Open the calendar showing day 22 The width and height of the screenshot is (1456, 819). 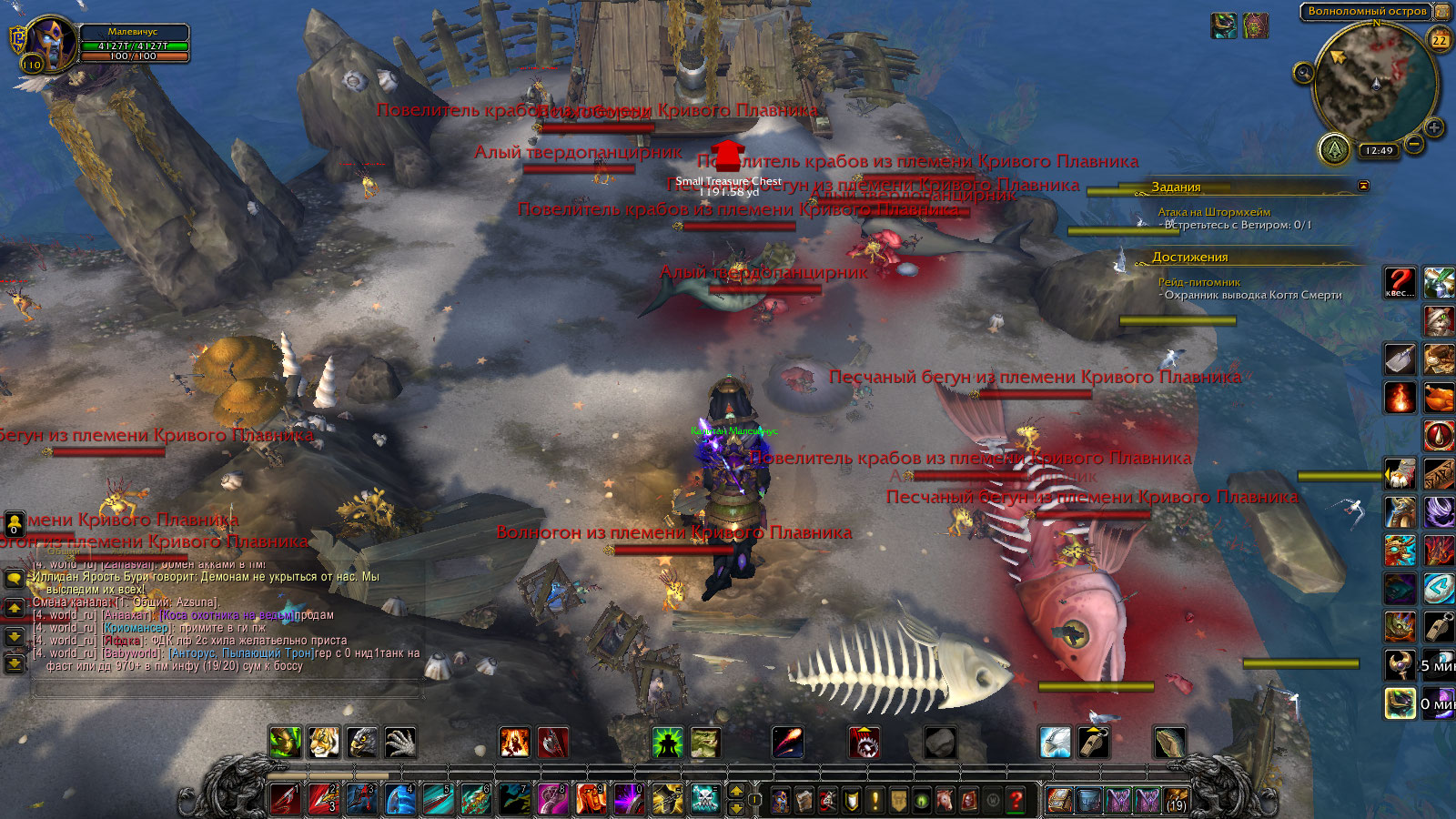(x=1440, y=40)
